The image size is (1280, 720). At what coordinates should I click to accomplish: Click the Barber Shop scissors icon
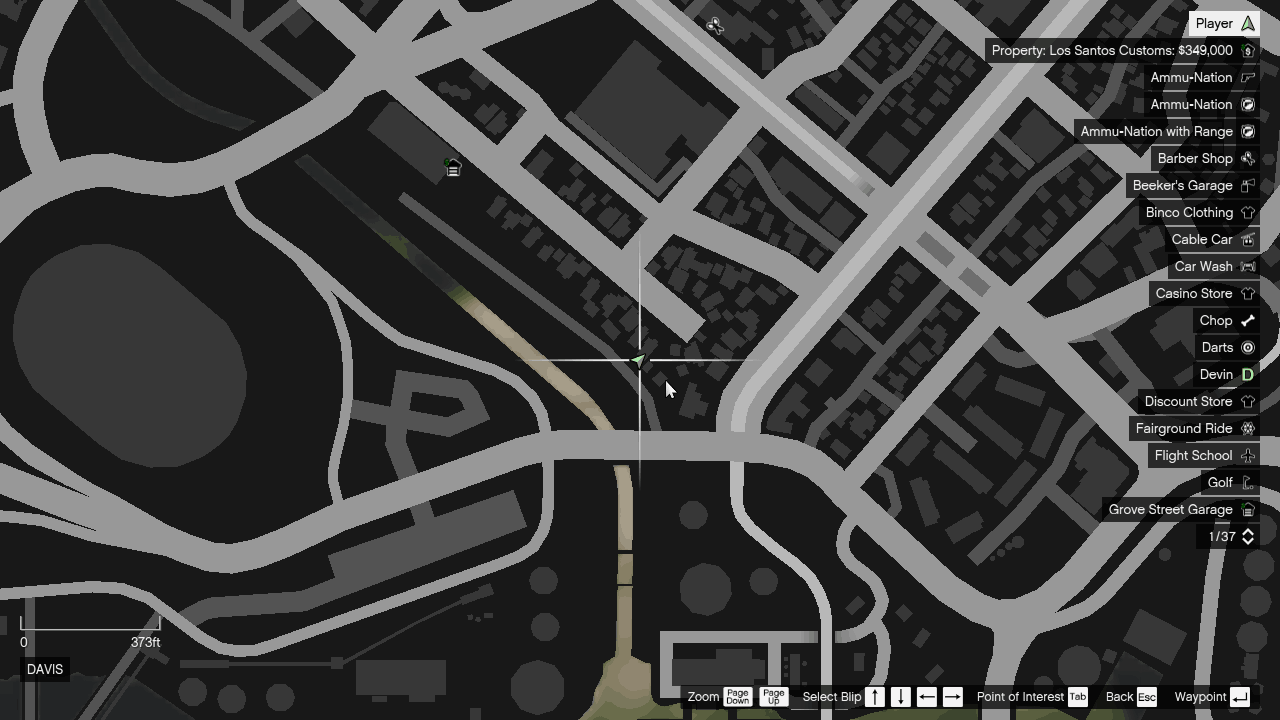point(1247,158)
